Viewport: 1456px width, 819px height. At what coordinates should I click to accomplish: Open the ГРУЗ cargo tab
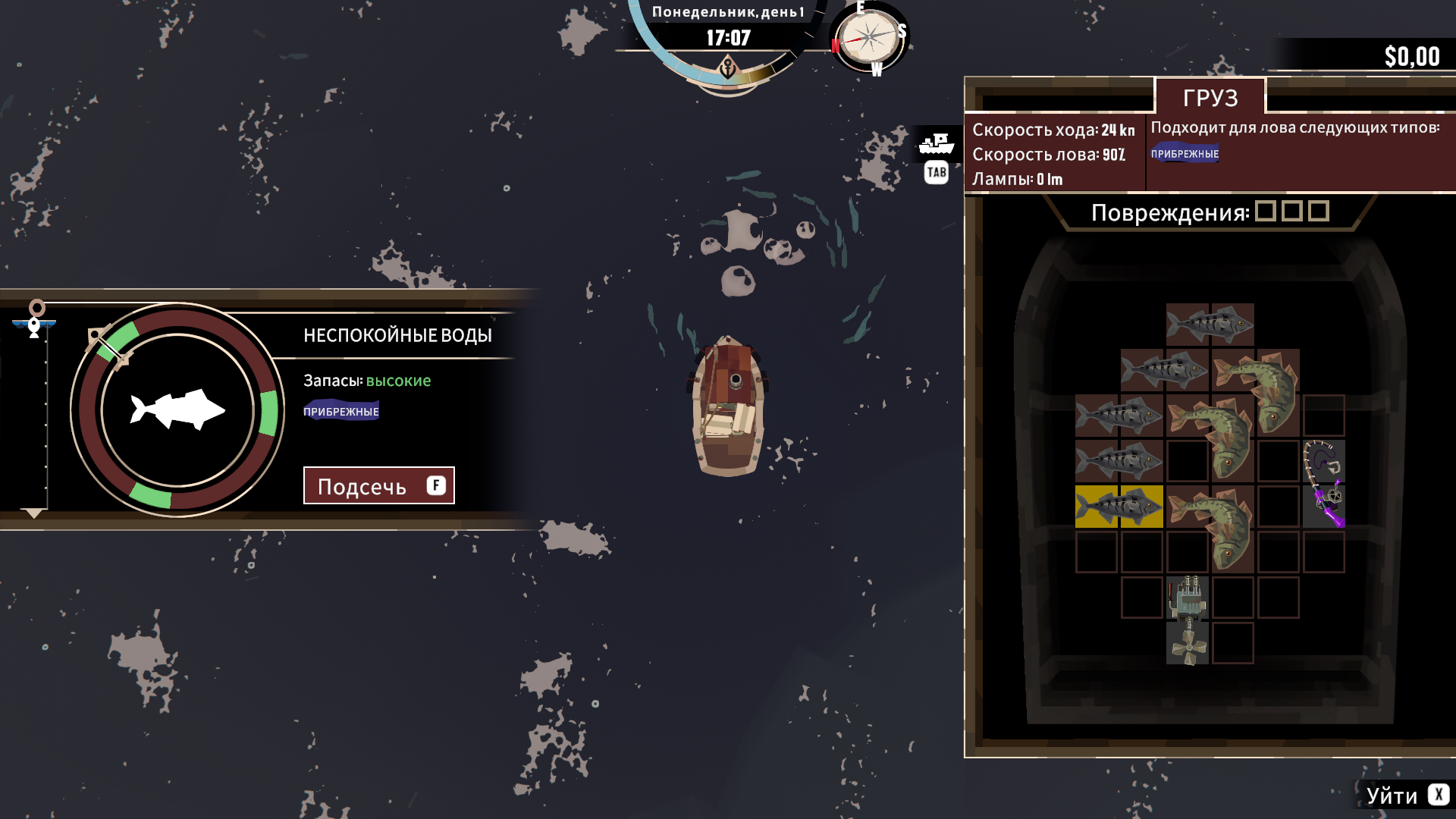1210,98
